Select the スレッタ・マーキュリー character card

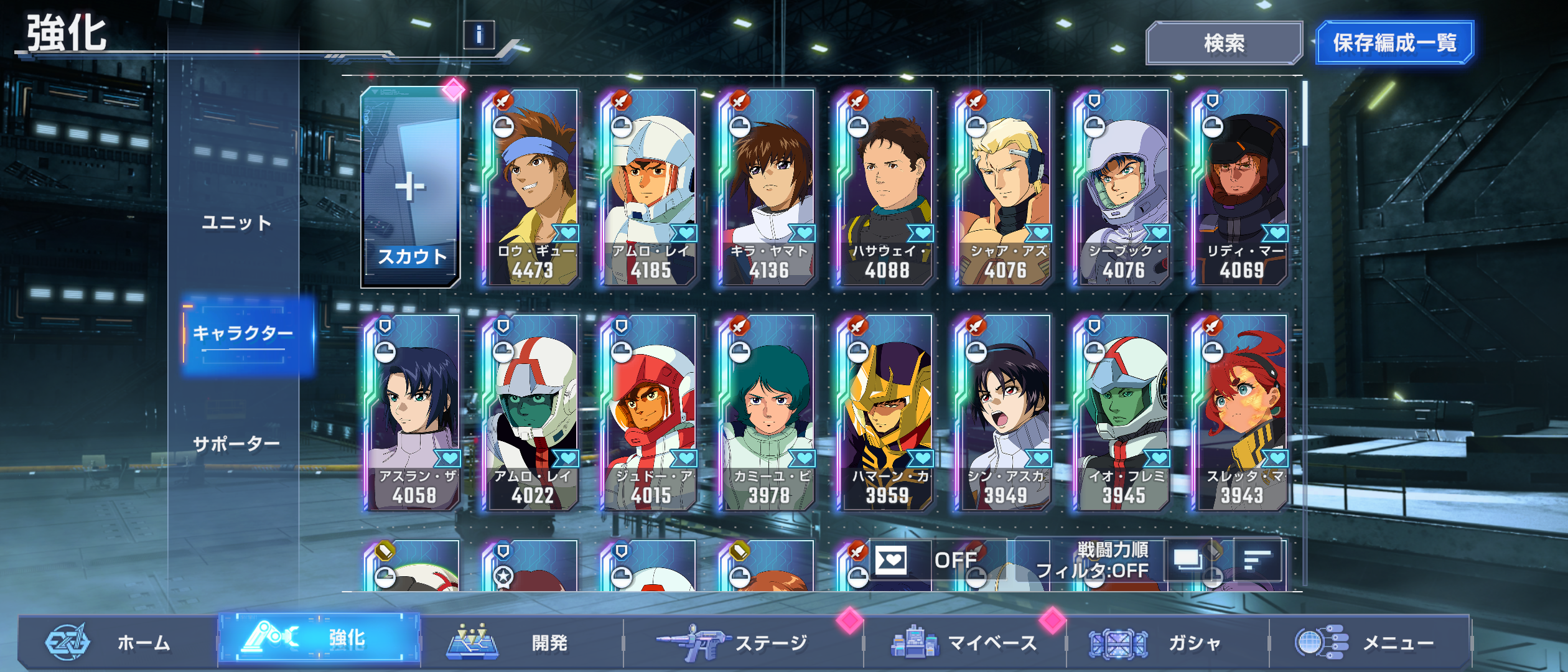pos(1241,413)
